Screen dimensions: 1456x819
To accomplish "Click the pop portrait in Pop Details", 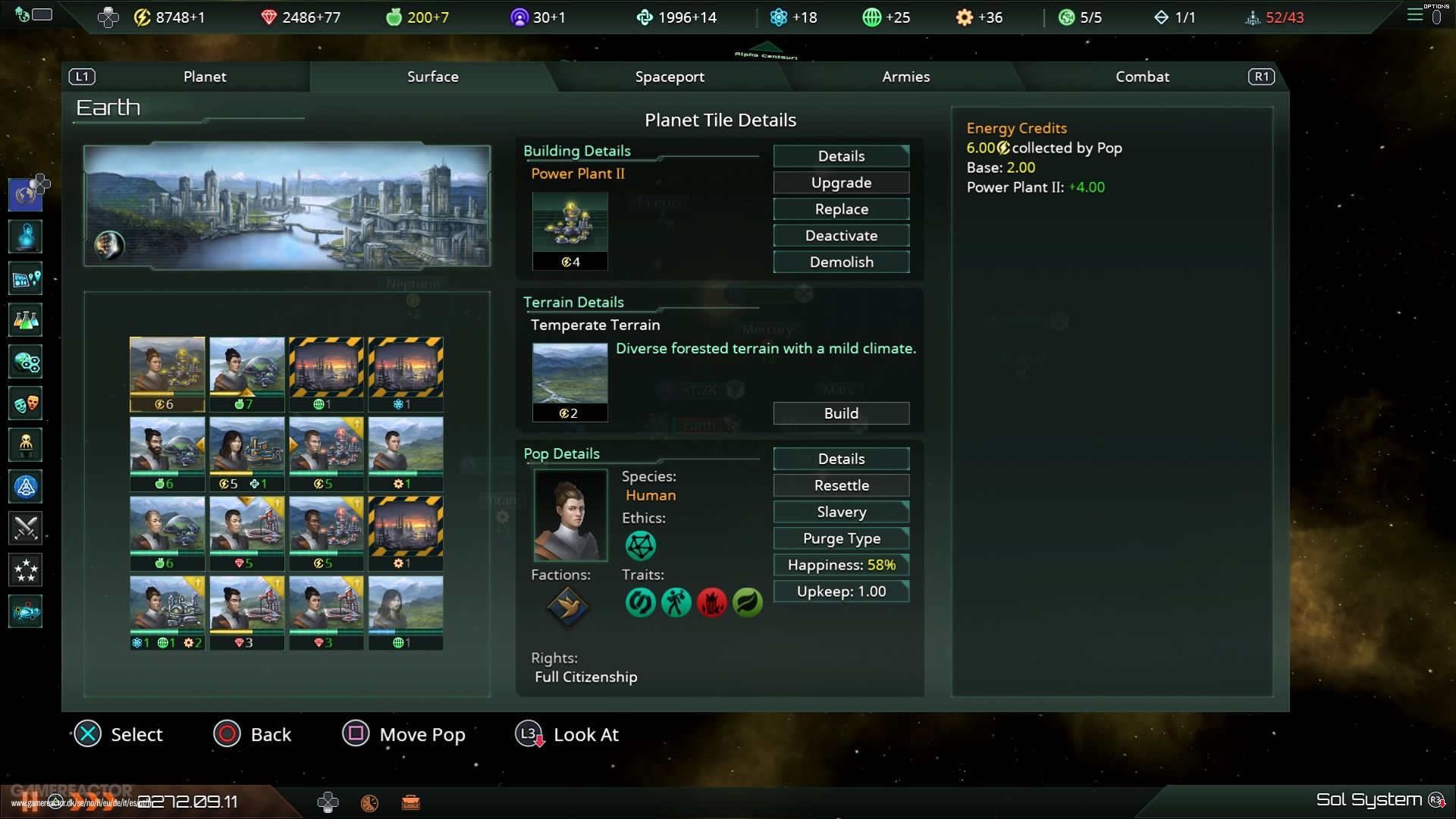I will coord(570,516).
